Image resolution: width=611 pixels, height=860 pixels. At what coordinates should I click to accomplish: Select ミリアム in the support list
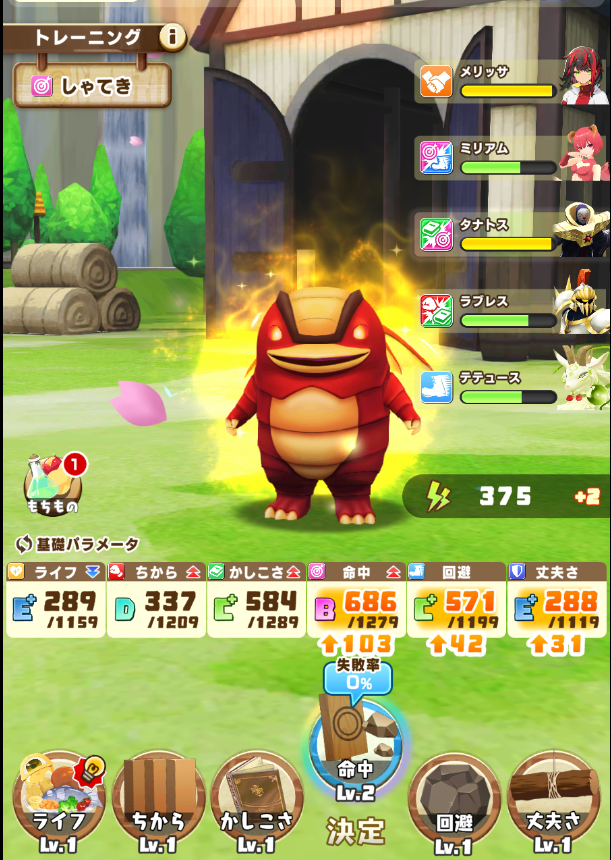point(512,158)
